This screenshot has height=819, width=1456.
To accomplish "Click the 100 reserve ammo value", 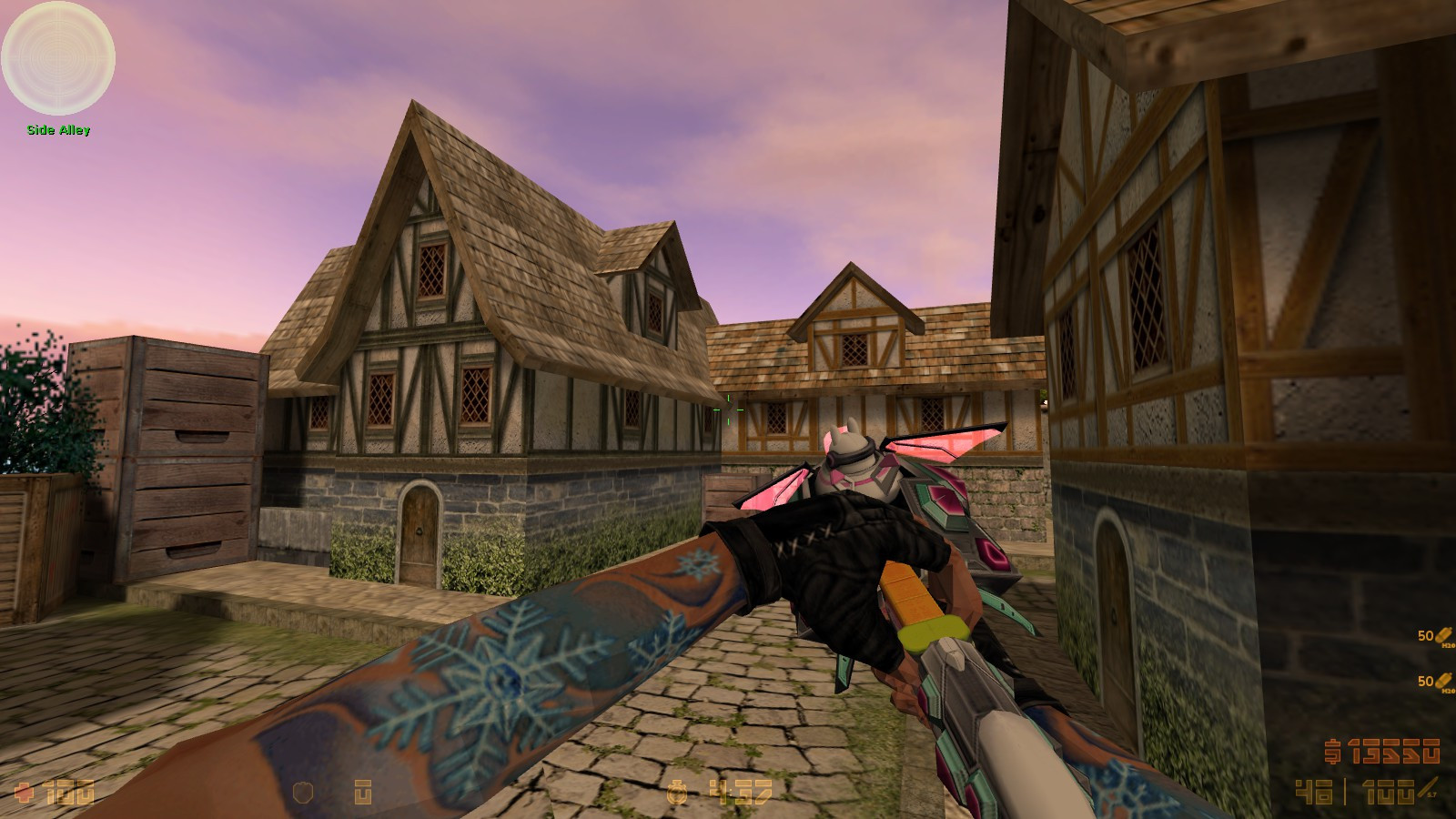I will pos(1389,791).
